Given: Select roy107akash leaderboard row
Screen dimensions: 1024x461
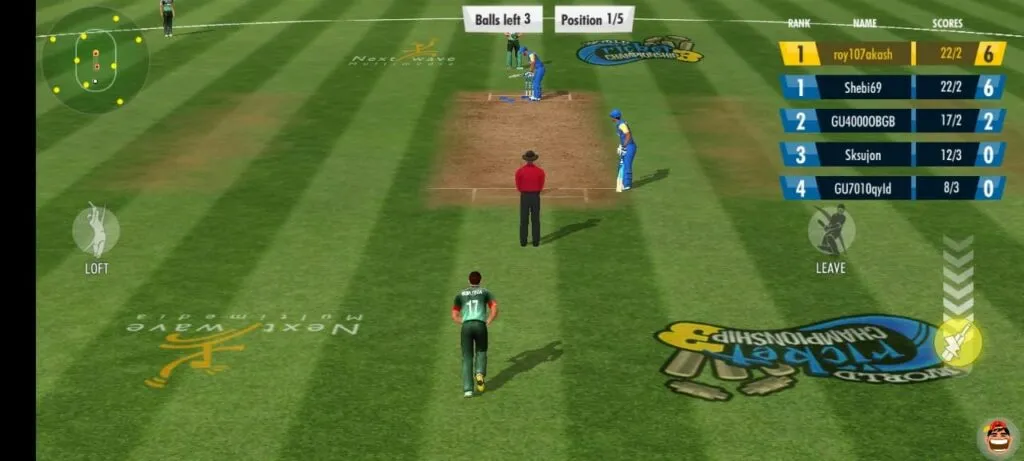Looking at the screenshot, I should click(892, 54).
